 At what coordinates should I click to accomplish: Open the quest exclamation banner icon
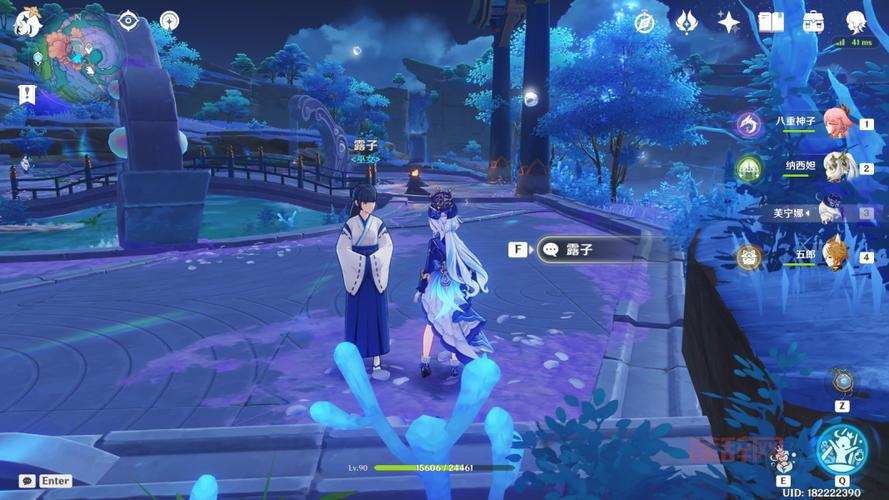27,95
